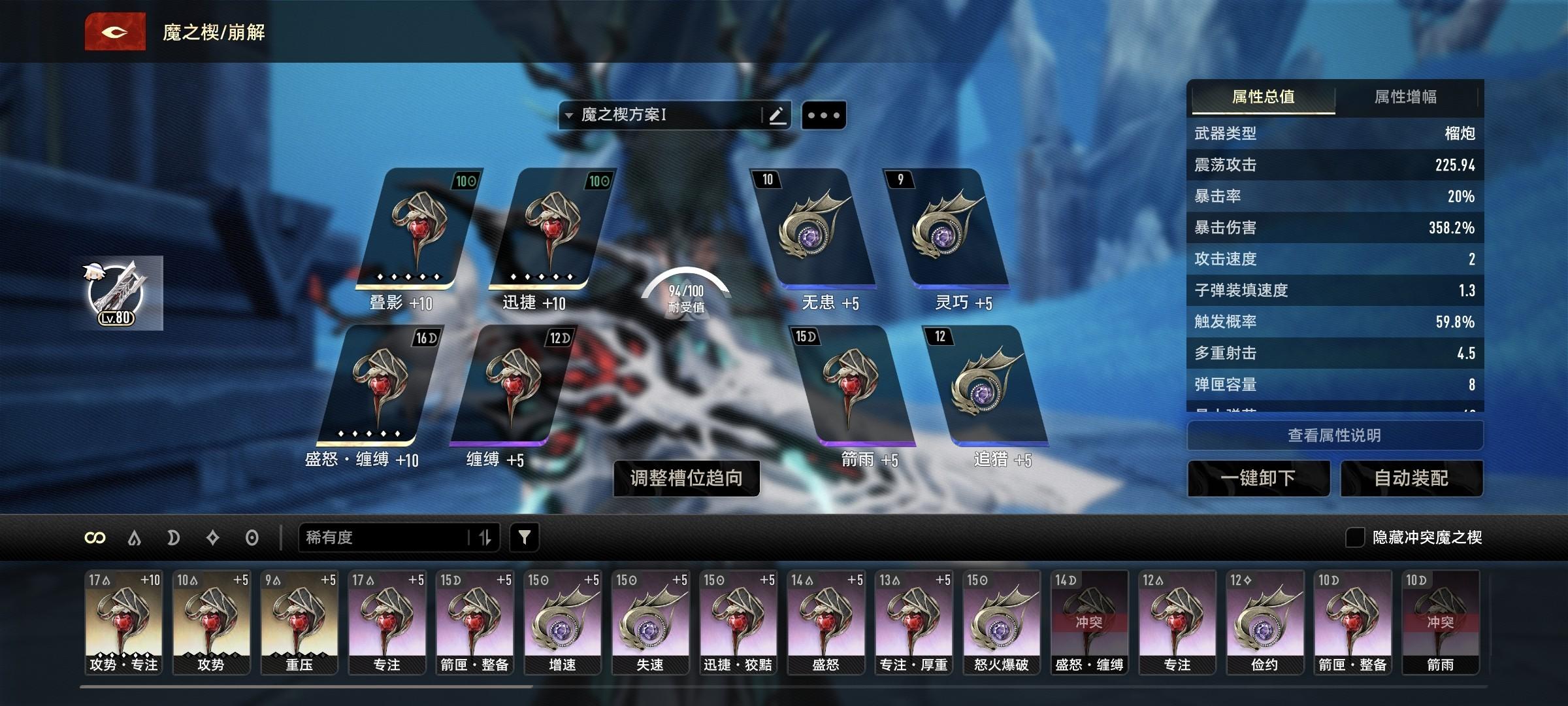Rename loadout with the pencil edit icon
This screenshot has width=1568, height=706.
click(777, 116)
